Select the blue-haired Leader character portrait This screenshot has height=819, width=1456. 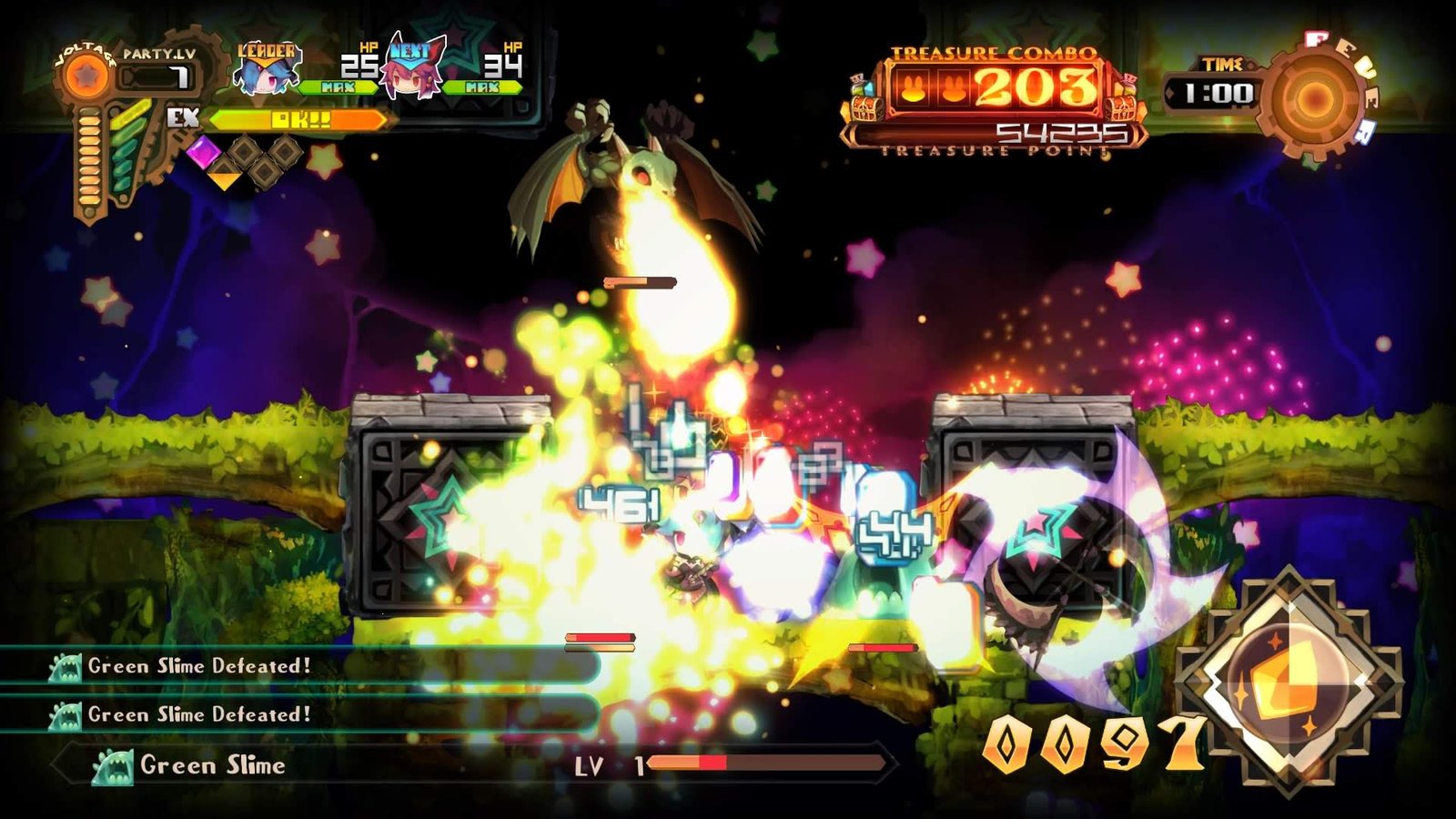(264, 75)
